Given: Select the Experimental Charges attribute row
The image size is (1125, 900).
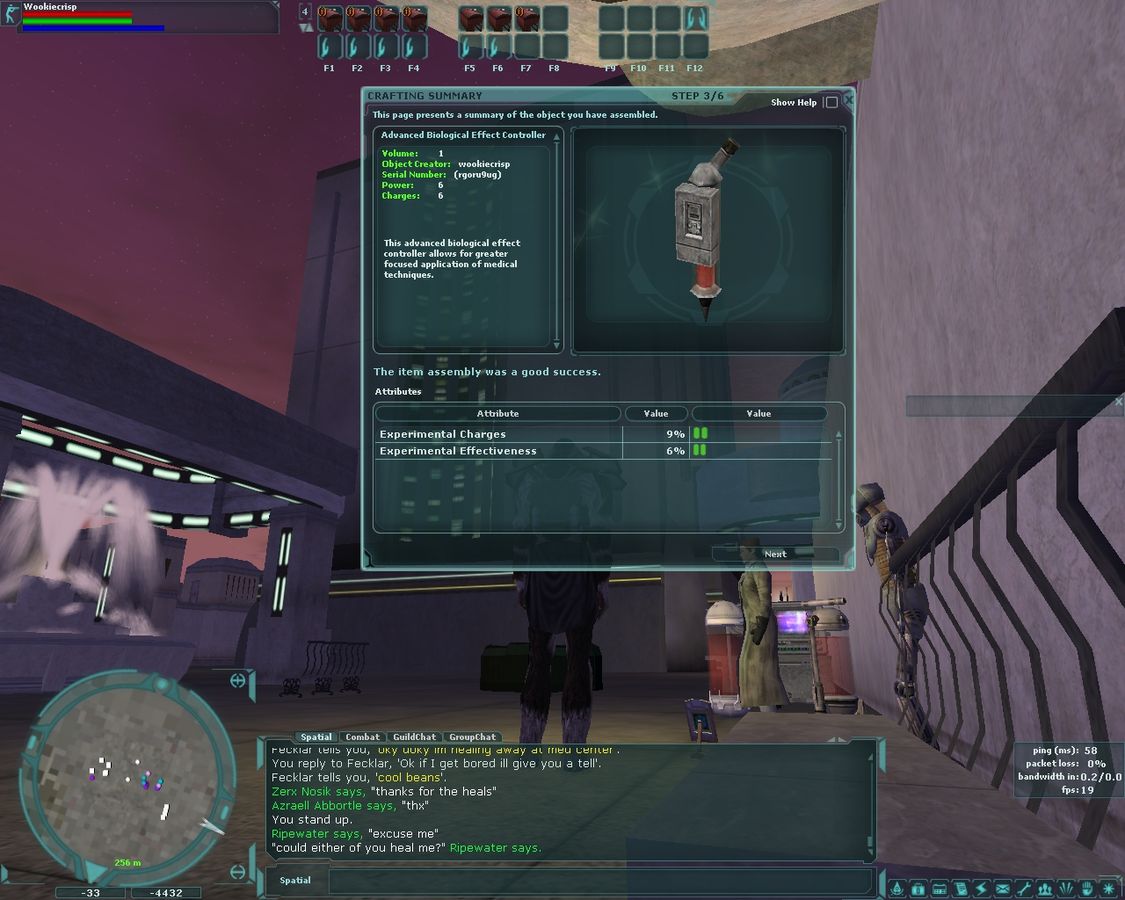Looking at the screenshot, I should [x=500, y=434].
